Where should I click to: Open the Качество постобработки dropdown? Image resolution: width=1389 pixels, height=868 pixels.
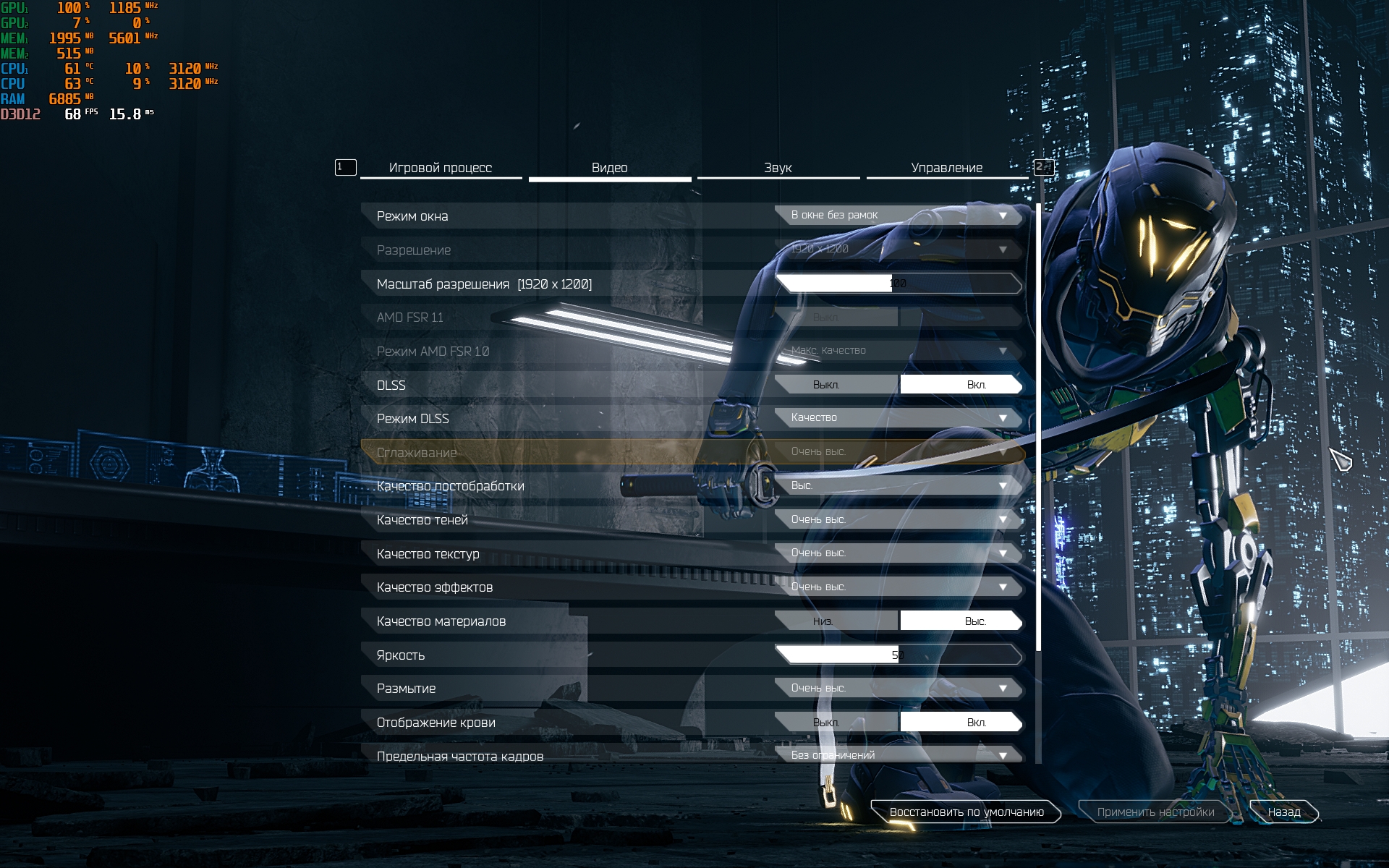(x=898, y=485)
